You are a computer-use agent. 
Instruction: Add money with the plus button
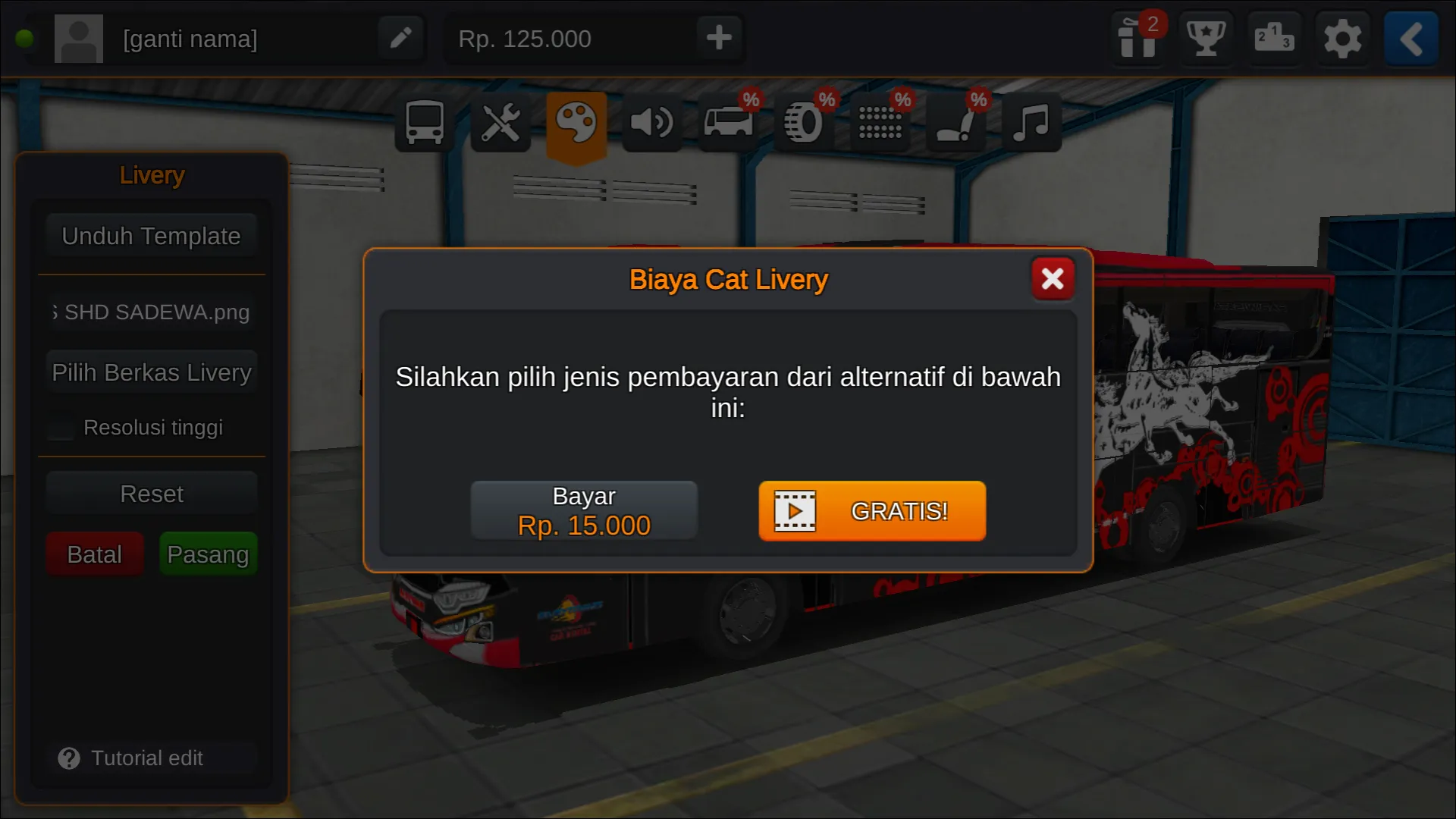pyautogui.click(x=719, y=38)
